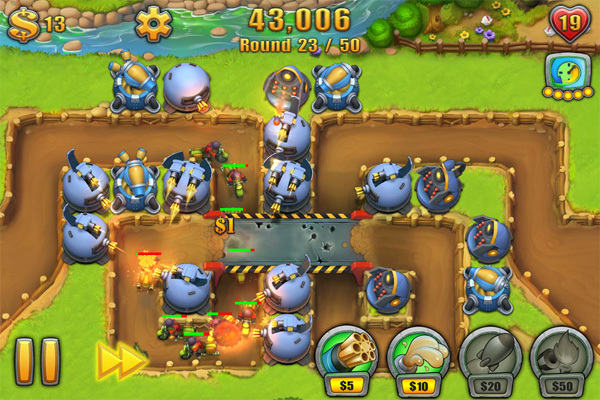Toggle fast-forward speed
The height and width of the screenshot is (400, 600).
tap(122, 360)
